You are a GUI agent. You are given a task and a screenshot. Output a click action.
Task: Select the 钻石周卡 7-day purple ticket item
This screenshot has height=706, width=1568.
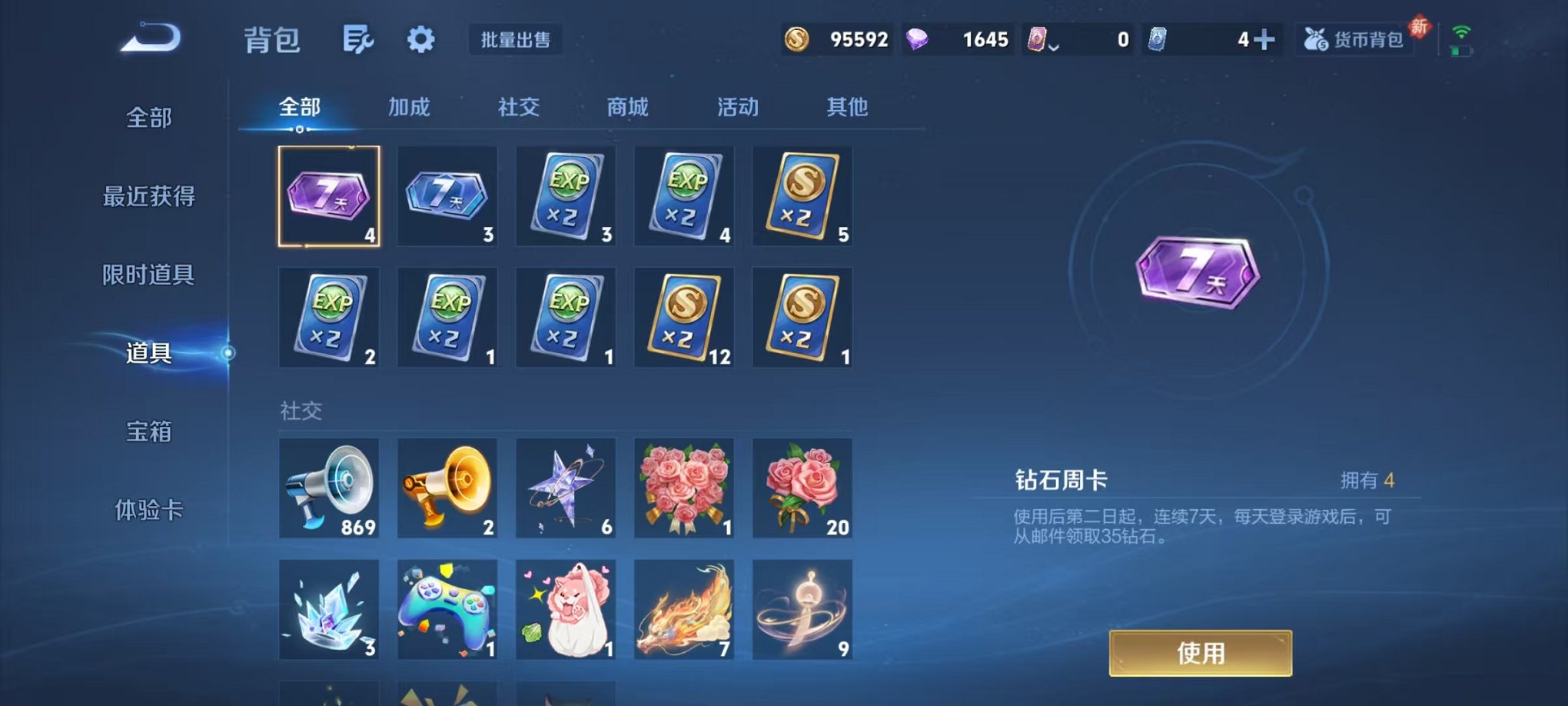[329, 196]
